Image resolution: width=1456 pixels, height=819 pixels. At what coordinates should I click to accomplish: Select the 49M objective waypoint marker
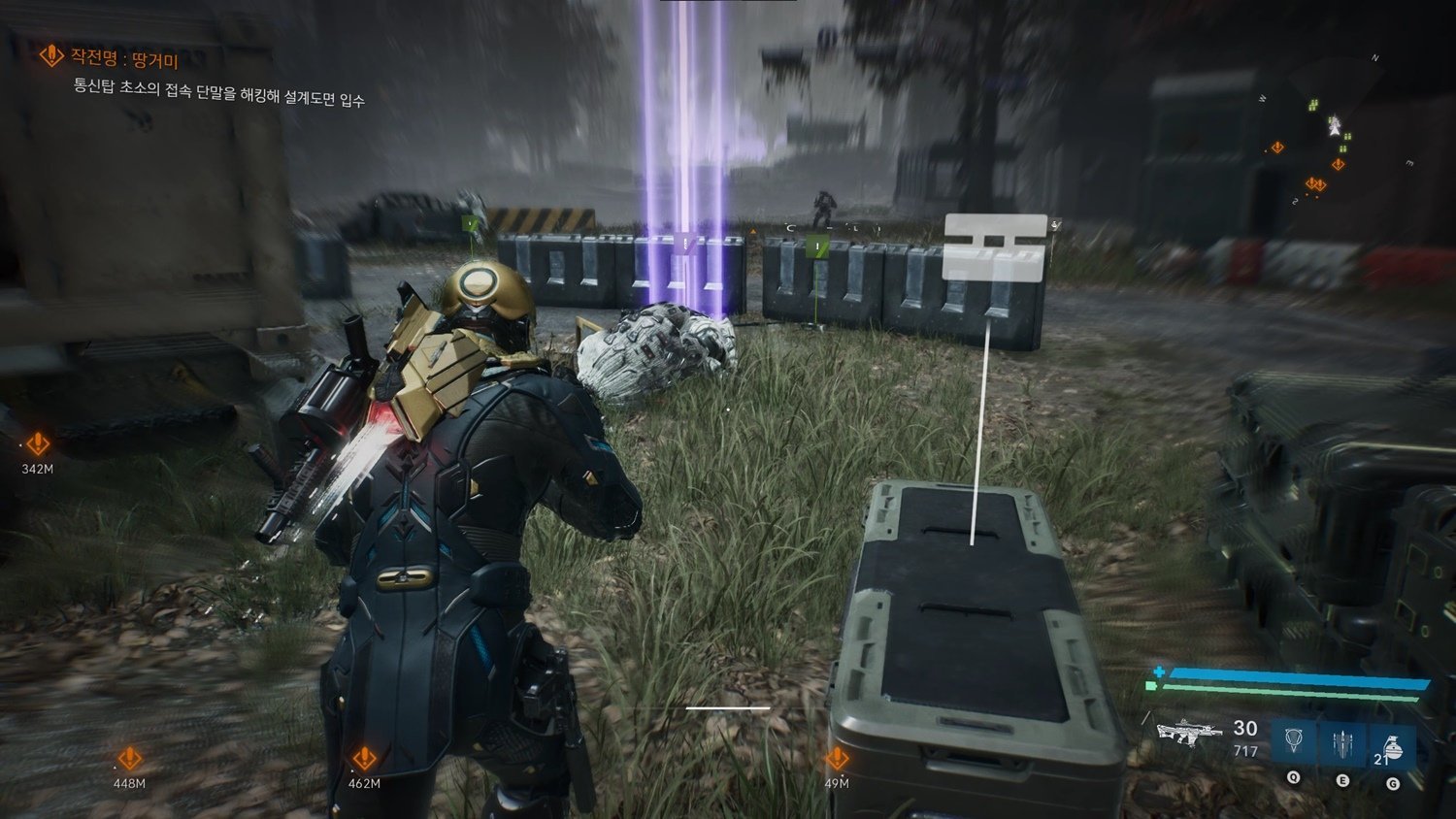[x=837, y=758]
